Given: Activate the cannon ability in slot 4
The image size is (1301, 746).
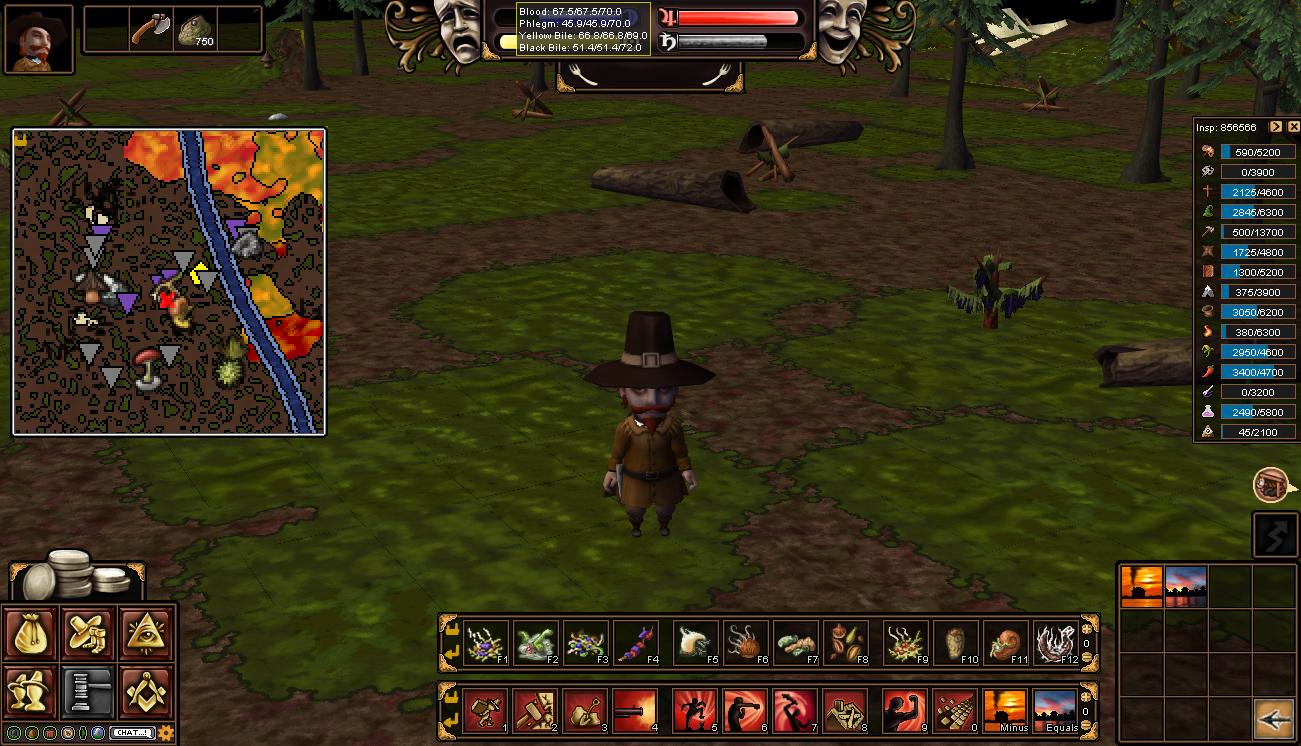Looking at the screenshot, I should tap(635, 710).
